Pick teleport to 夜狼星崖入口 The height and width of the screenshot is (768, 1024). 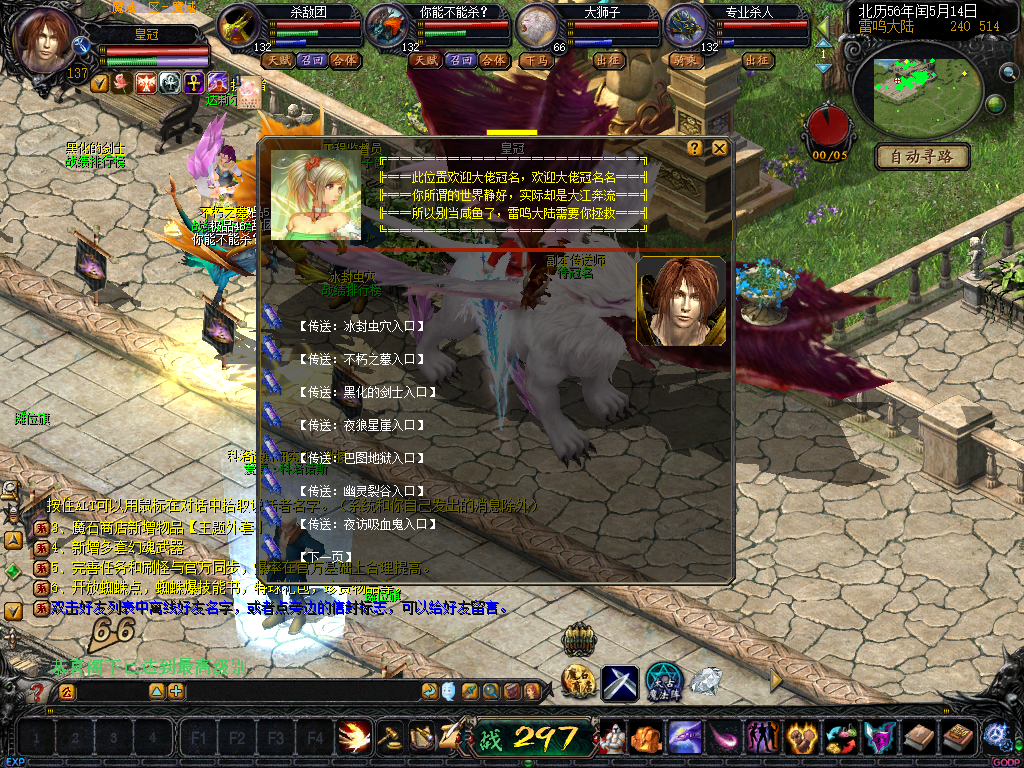(x=362, y=425)
